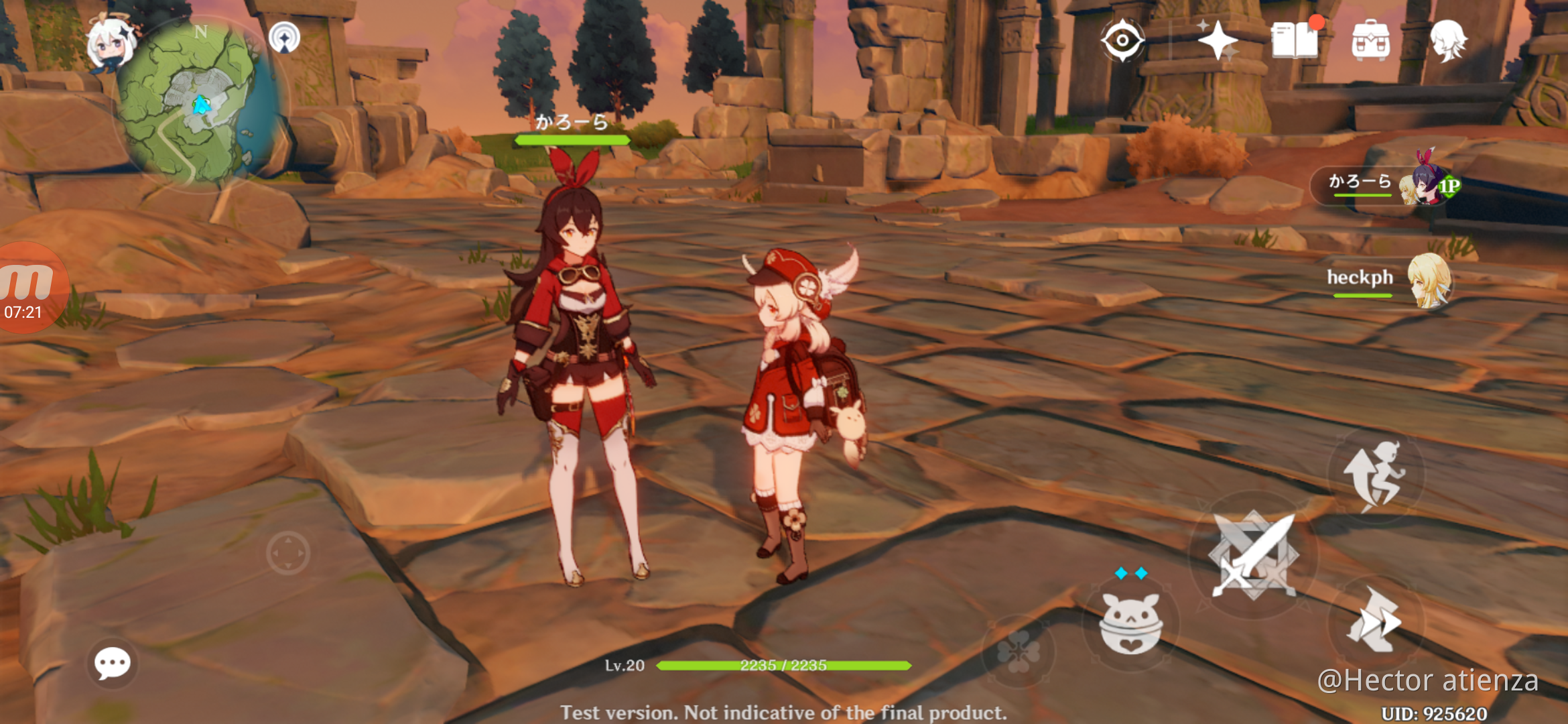Open the Wish star icon

click(x=1217, y=40)
